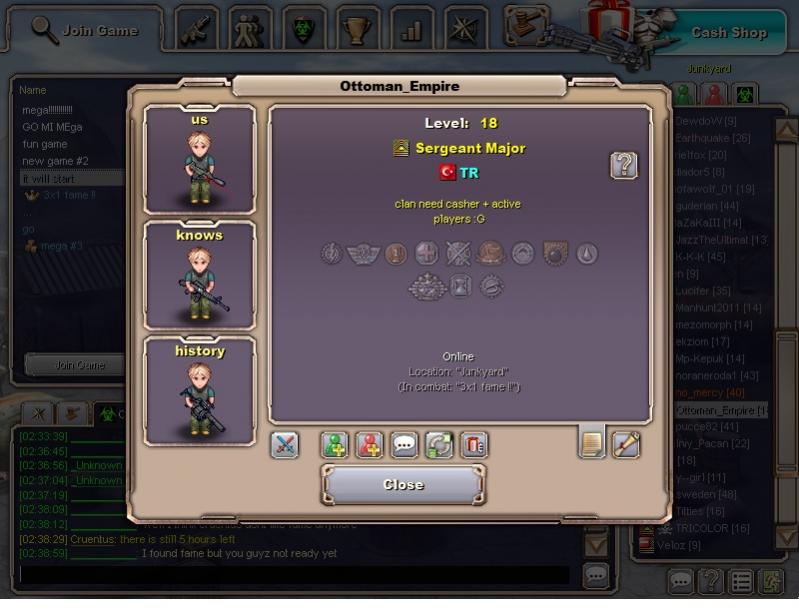Click the crossed swords duel button
The width and height of the screenshot is (799, 613).
point(285,445)
